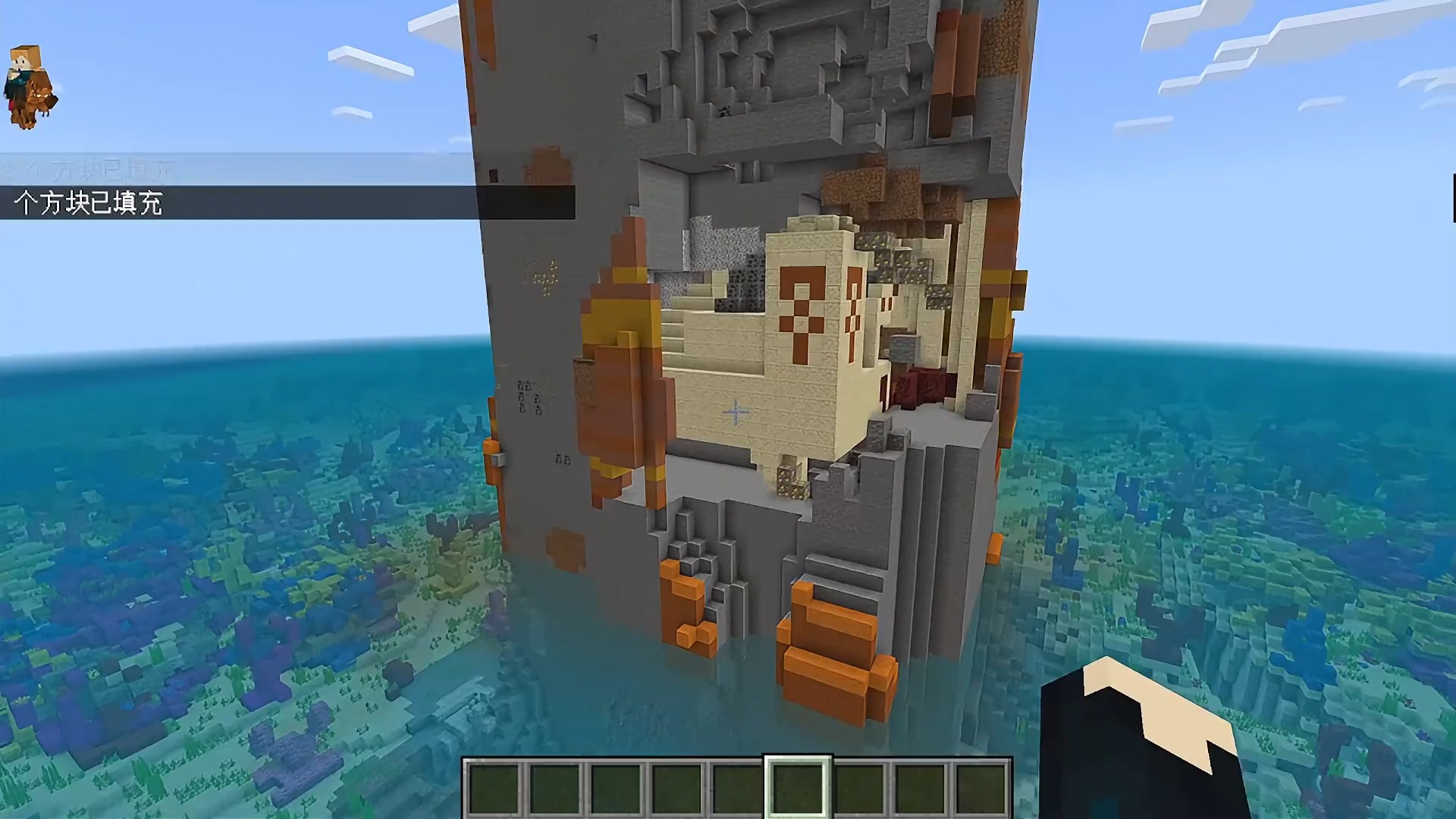This screenshot has width=1456, height=819.
Task: Select the fourth hotbar slot
Action: pyautogui.click(x=675, y=789)
